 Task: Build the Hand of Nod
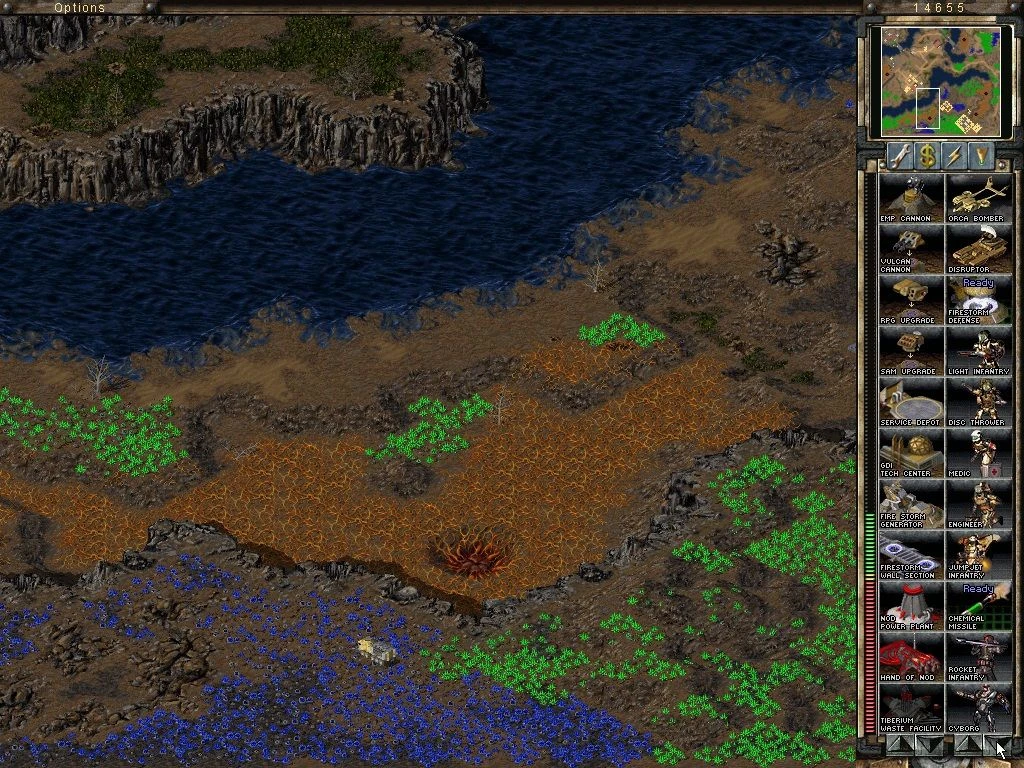coord(910,657)
